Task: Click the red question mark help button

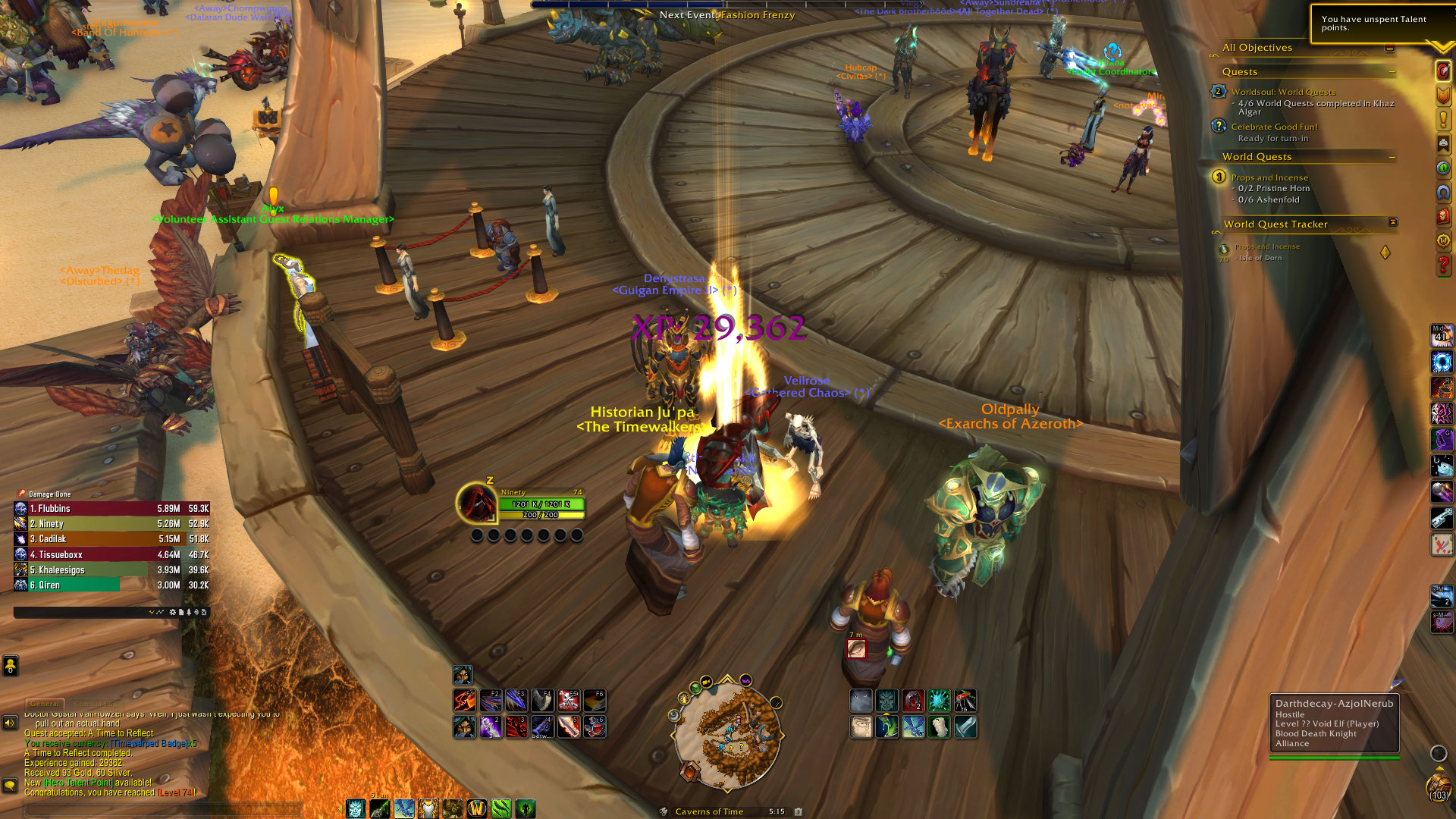Action: coord(1442,265)
